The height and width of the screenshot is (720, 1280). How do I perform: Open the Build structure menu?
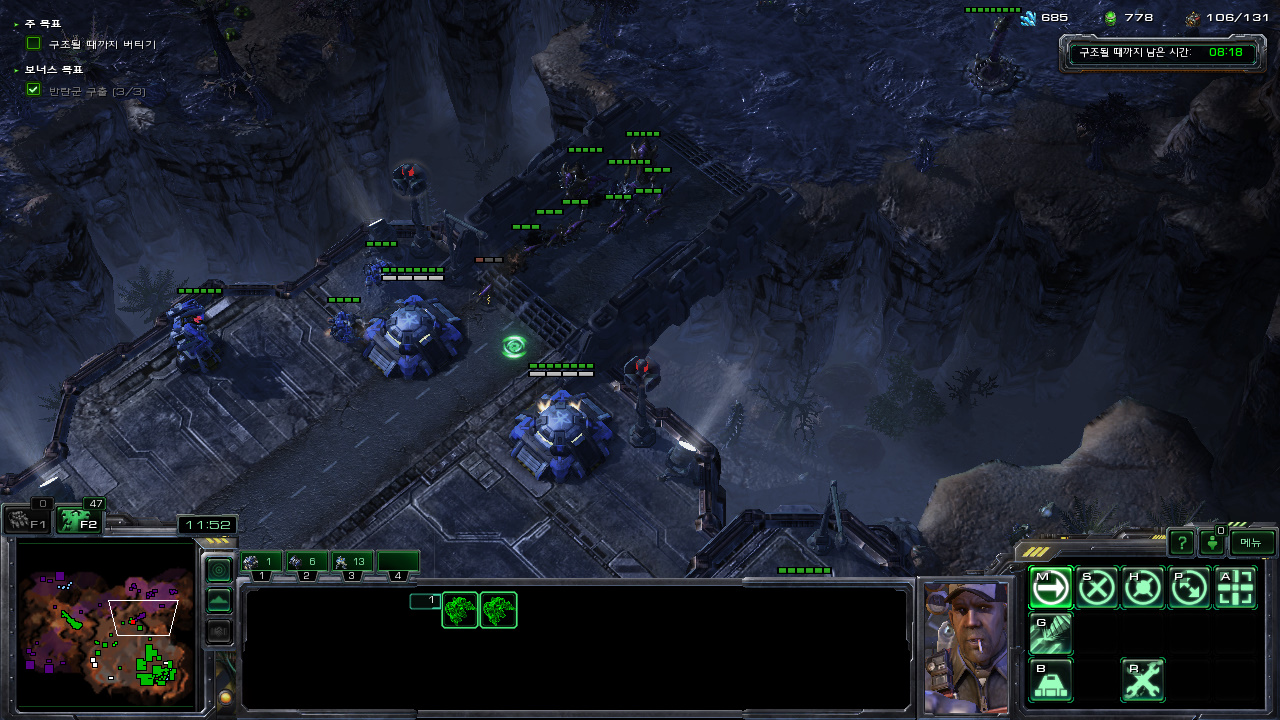tap(1050, 680)
